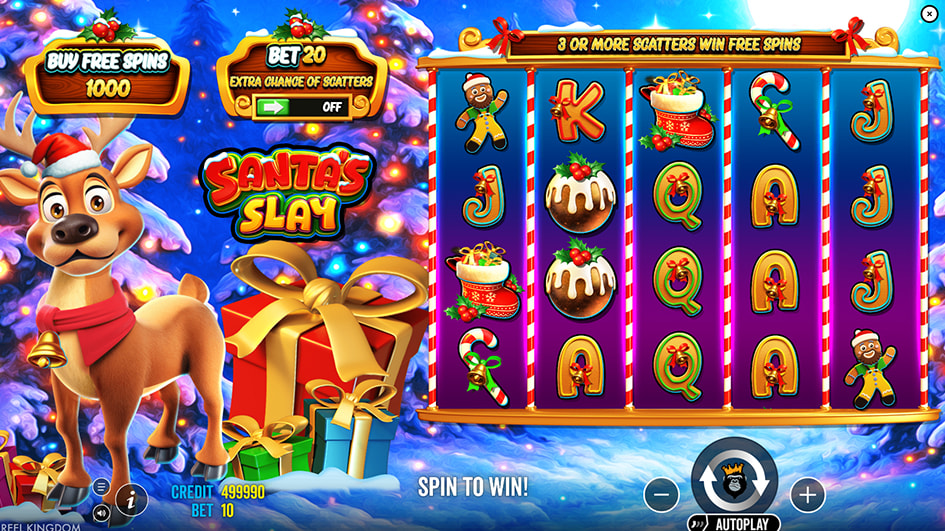This screenshot has height=531, width=945.
Task: Click the Buy Free Spins 1000 button
Action: tap(107, 74)
